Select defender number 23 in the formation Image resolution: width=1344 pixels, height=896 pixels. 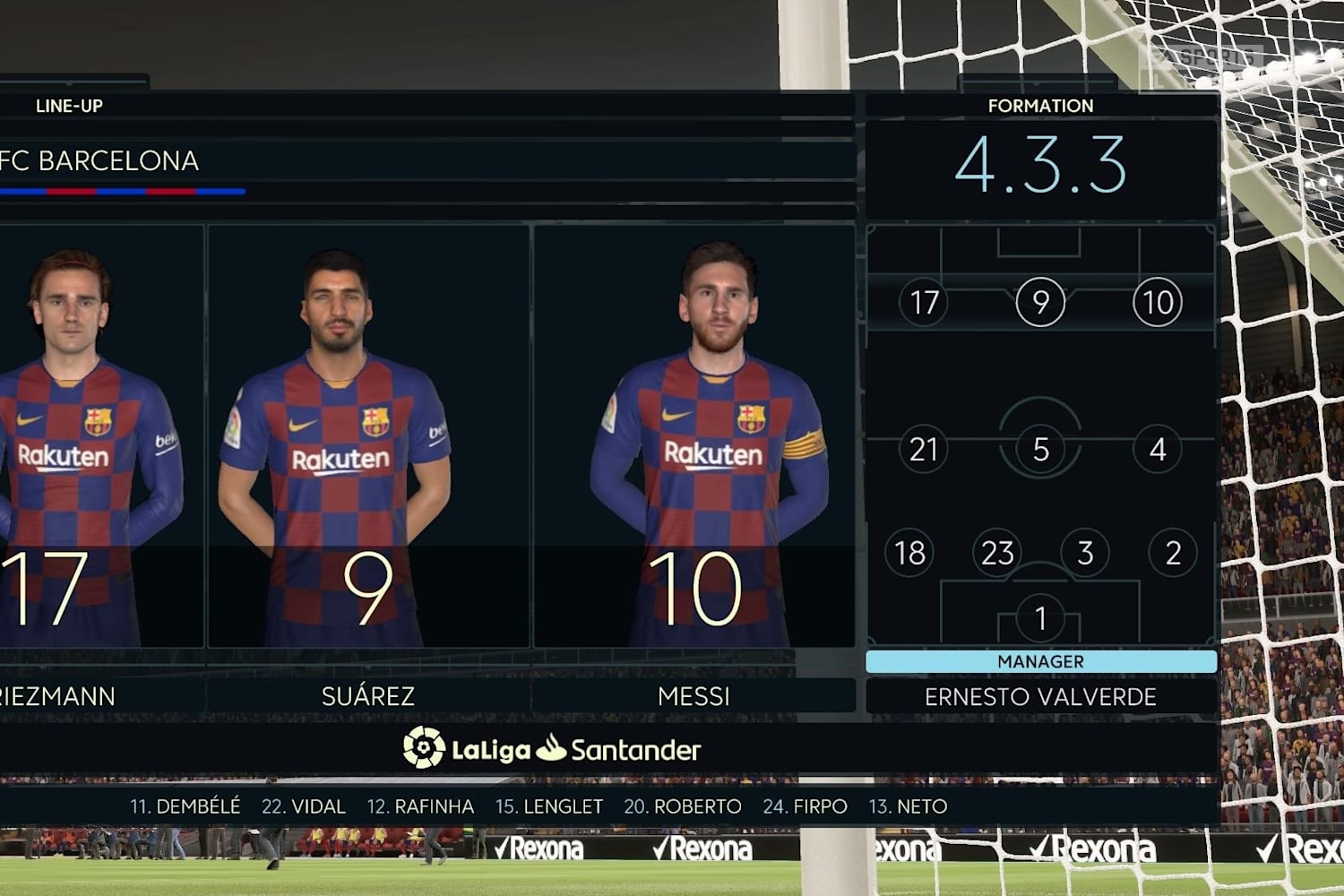(997, 553)
